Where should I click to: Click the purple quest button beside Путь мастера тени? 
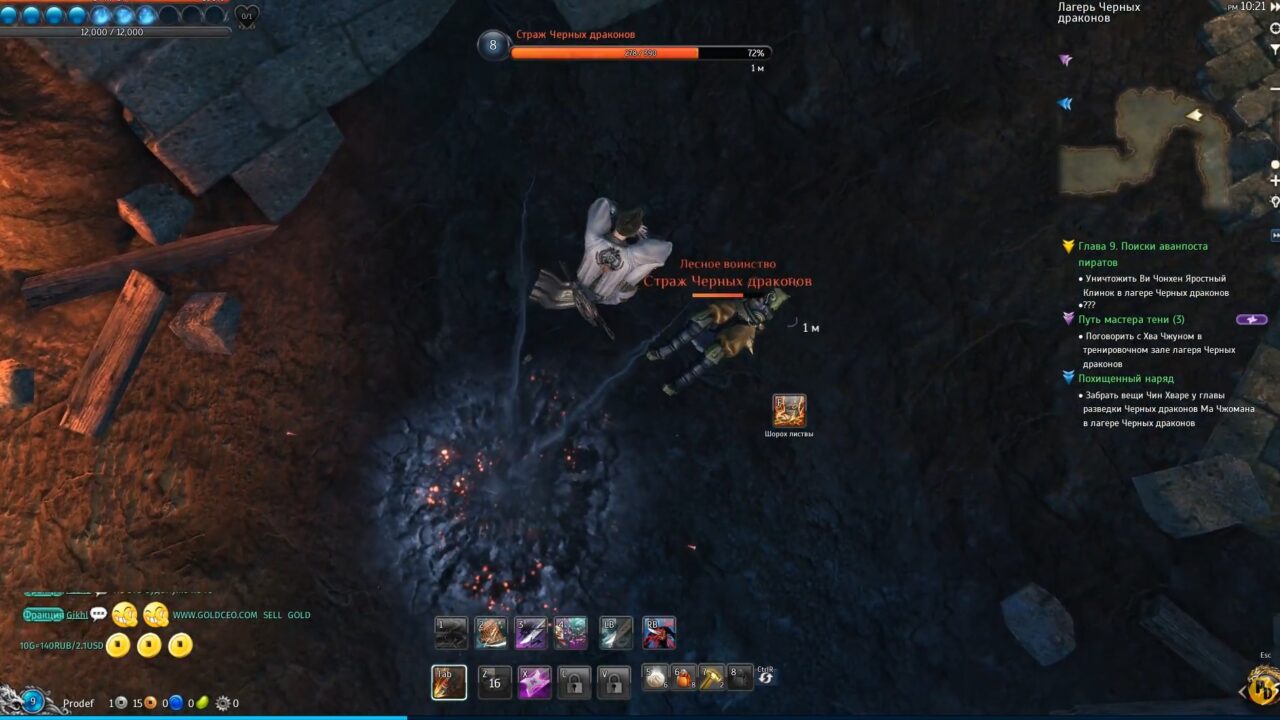(x=1252, y=320)
